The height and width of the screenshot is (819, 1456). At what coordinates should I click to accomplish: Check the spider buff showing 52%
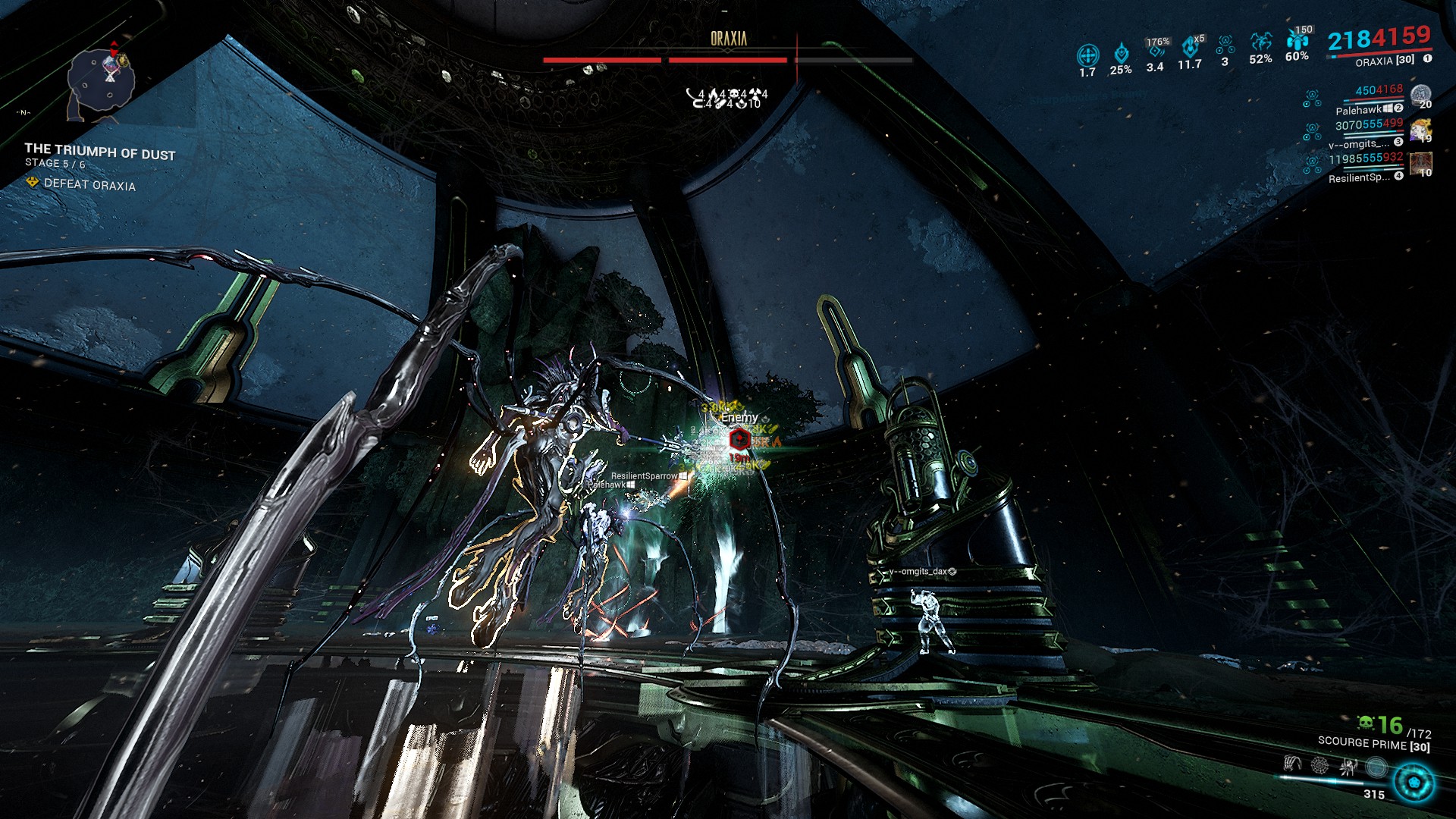tap(1261, 42)
